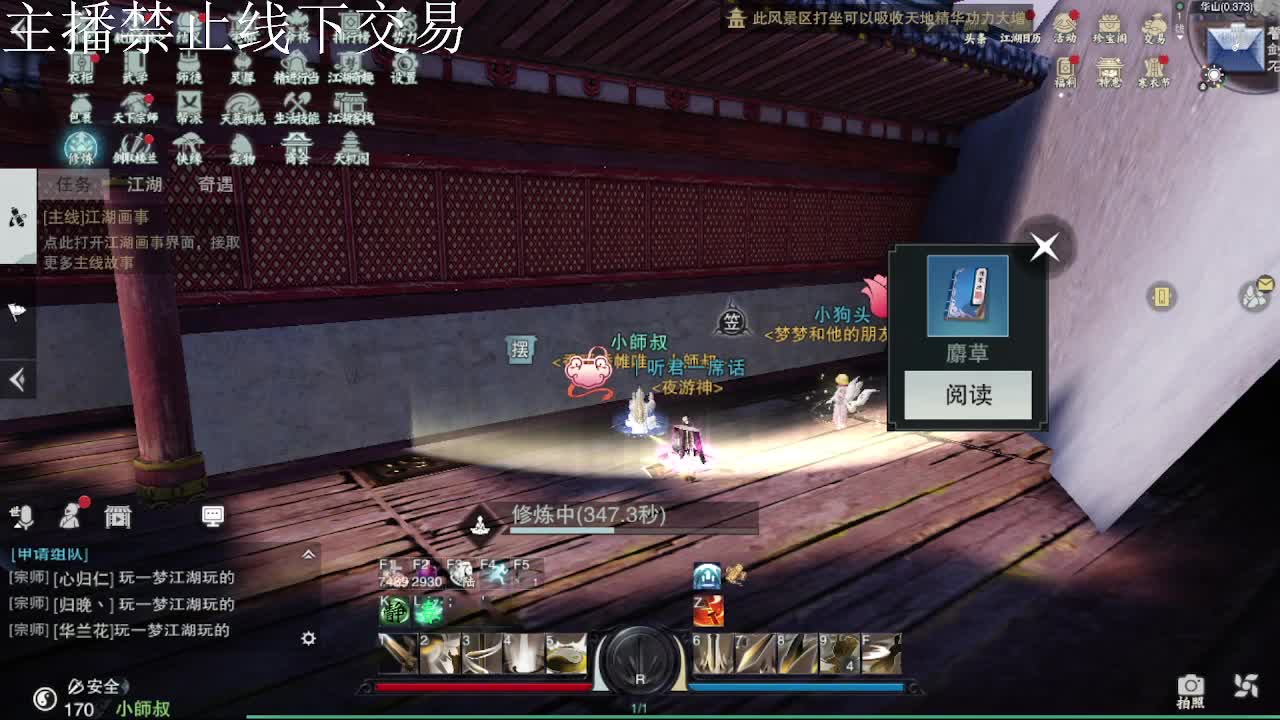1280x720 pixels.
Task: Collapse the quest tracker with the left-edge arrow
Action: tap(16, 380)
